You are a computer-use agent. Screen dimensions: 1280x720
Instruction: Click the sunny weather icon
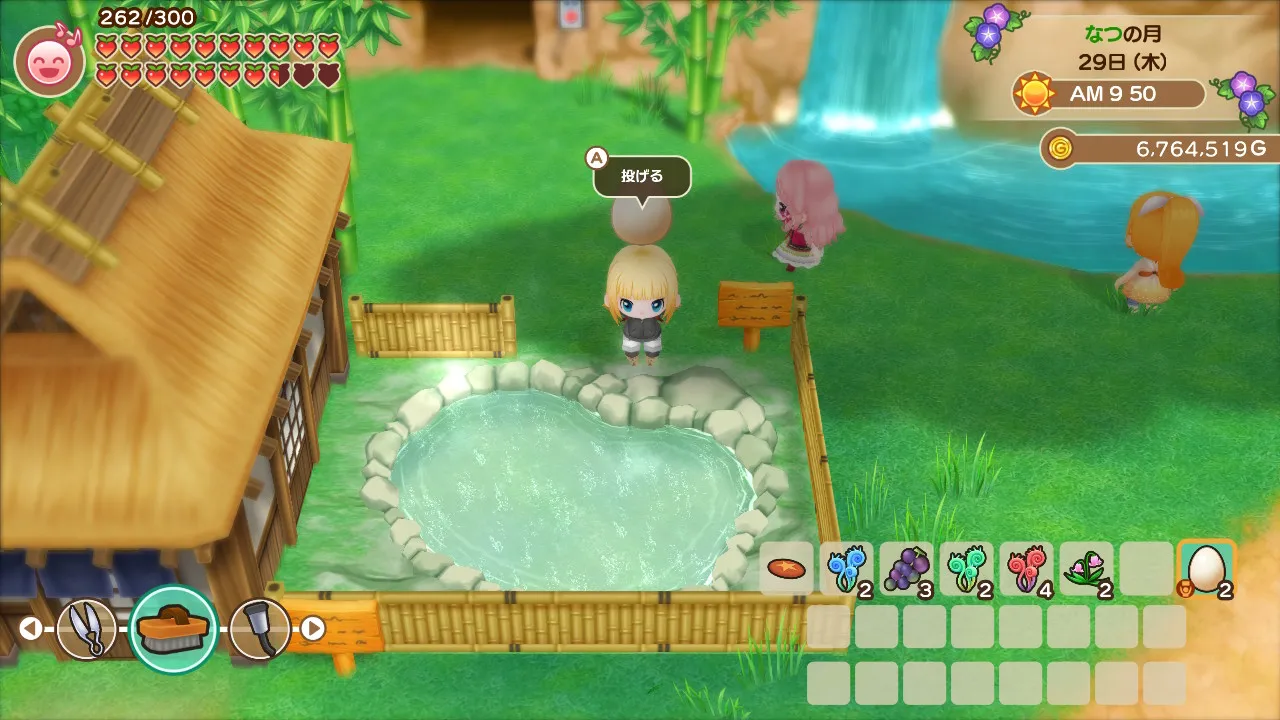point(1034,94)
